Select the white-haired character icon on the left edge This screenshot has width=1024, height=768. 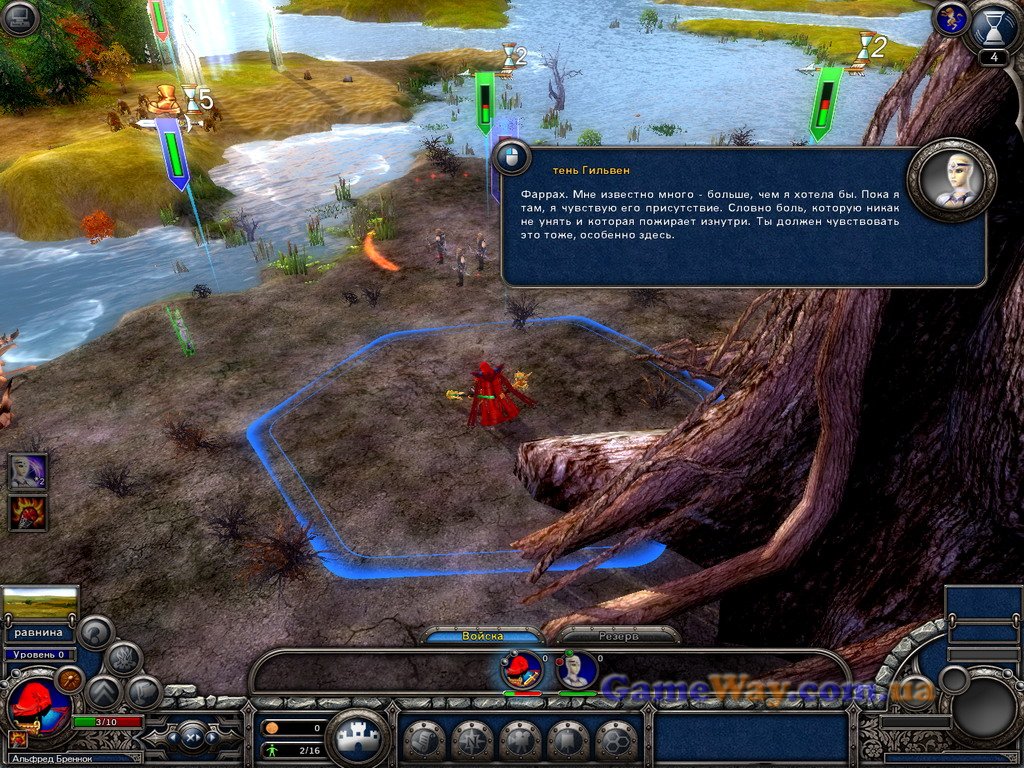(x=27, y=472)
